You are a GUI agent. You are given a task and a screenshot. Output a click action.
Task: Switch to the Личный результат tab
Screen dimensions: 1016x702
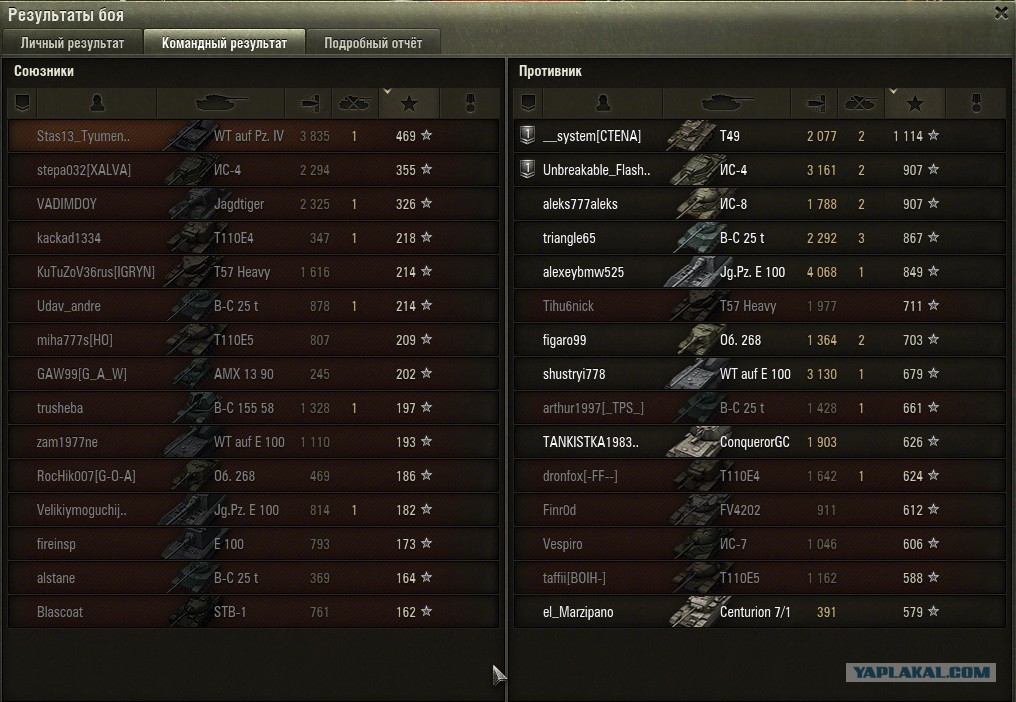pos(73,43)
